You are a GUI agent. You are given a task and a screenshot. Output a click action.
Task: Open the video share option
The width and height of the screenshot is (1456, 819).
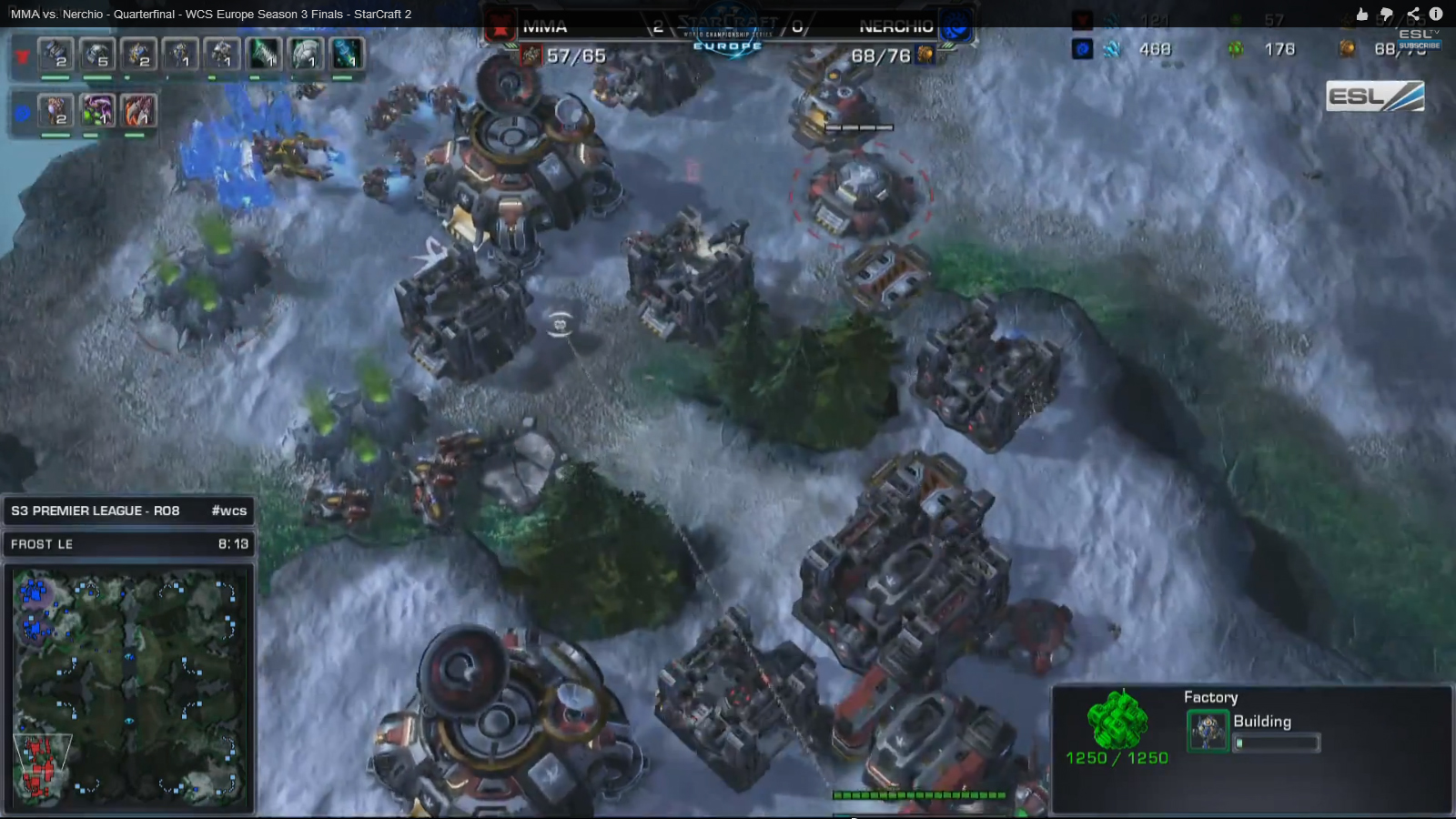tap(1412, 14)
